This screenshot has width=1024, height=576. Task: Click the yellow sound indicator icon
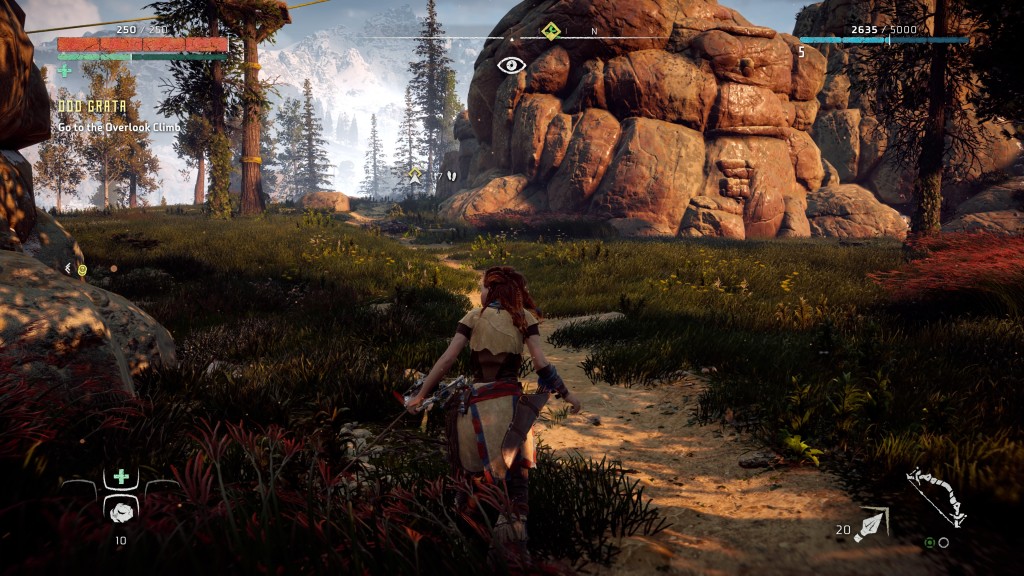[83, 269]
